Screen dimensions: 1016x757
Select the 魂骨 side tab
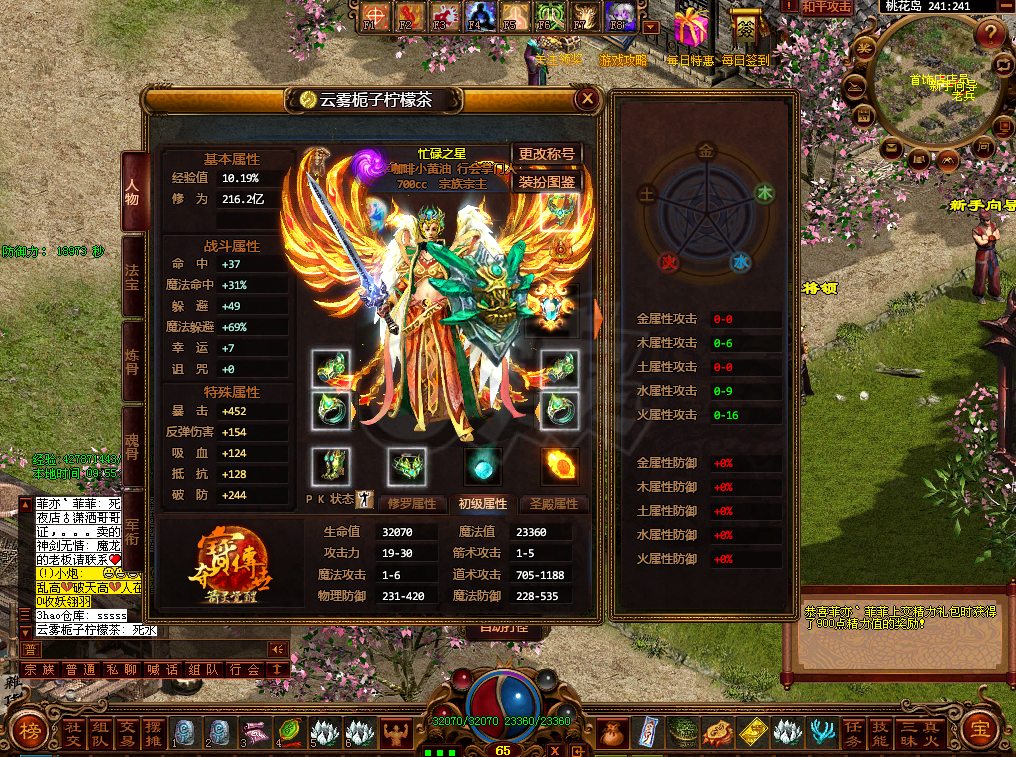(x=132, y=446)
